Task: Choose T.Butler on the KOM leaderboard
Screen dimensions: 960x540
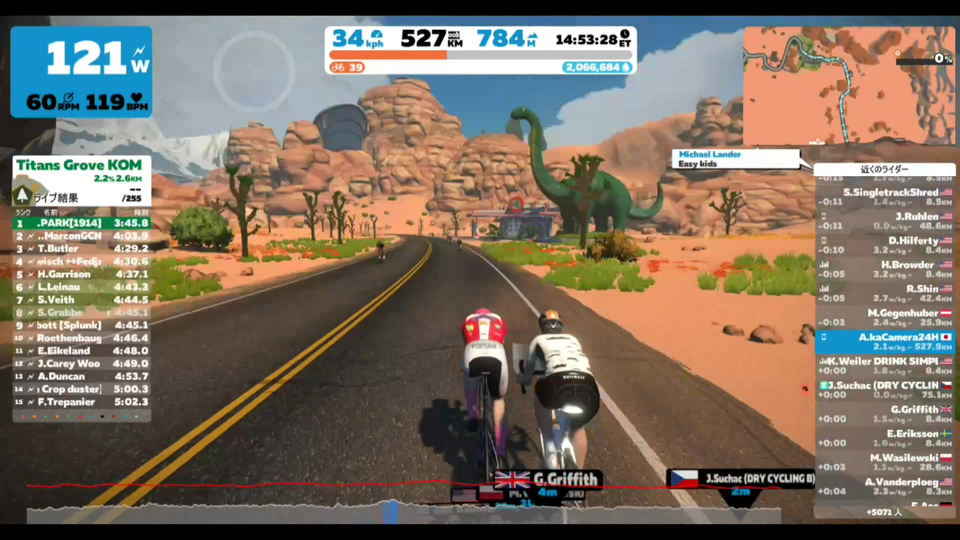Action: click(x=81, y=248)
